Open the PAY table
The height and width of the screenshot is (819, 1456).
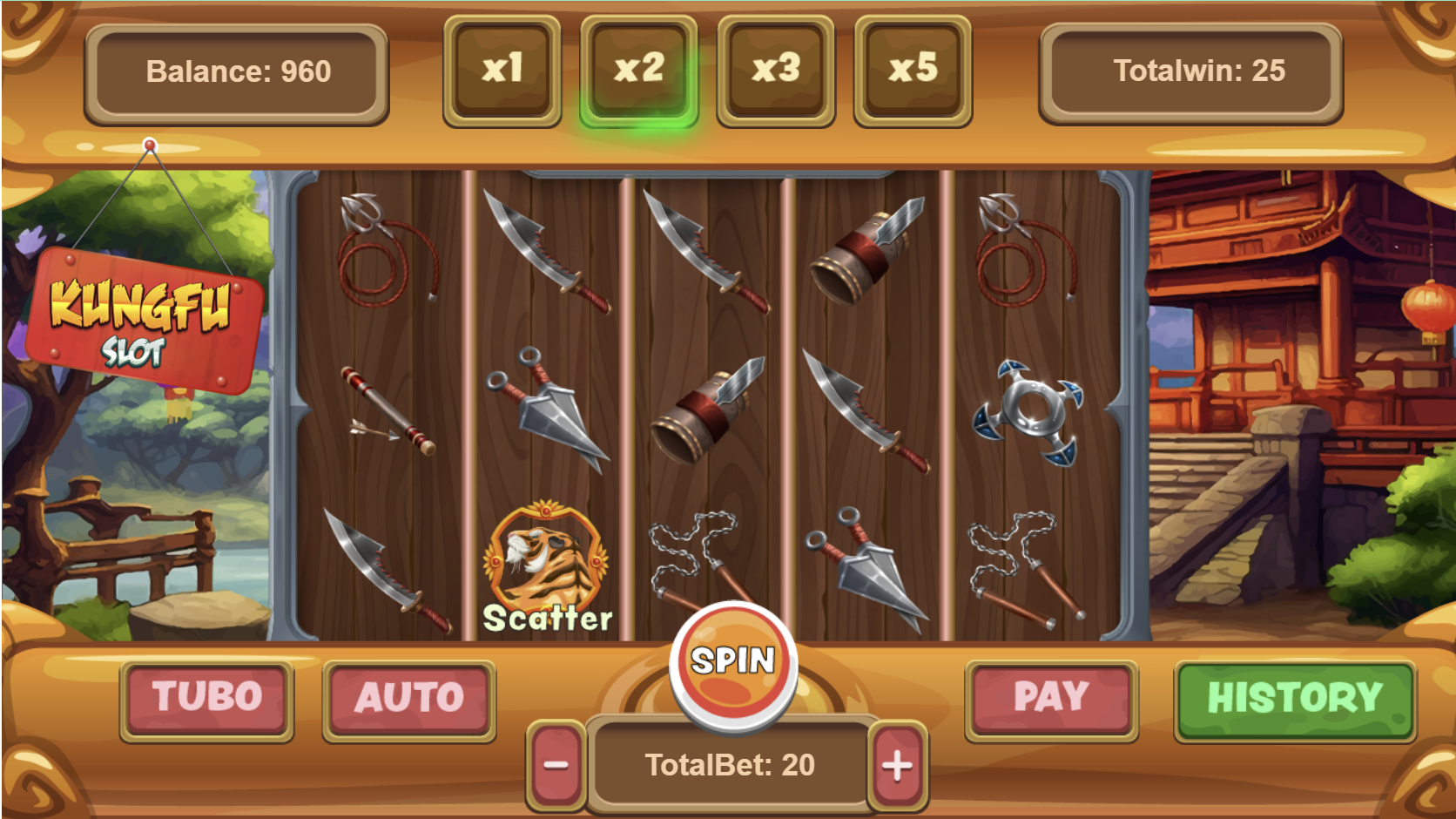(1051, 700)
